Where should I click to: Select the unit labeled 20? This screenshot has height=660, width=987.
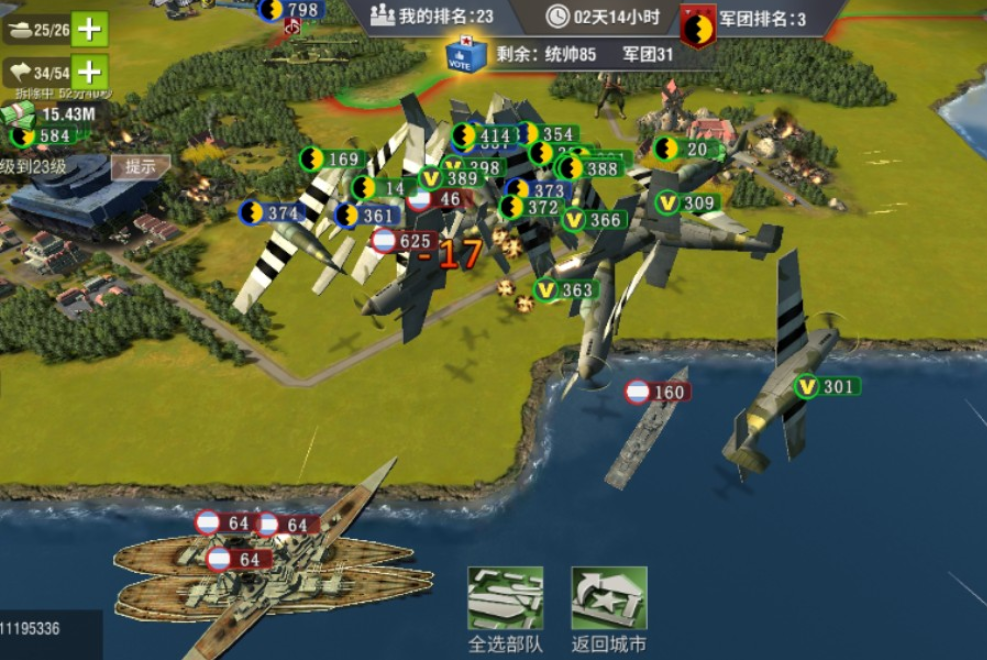pos(683,149)
